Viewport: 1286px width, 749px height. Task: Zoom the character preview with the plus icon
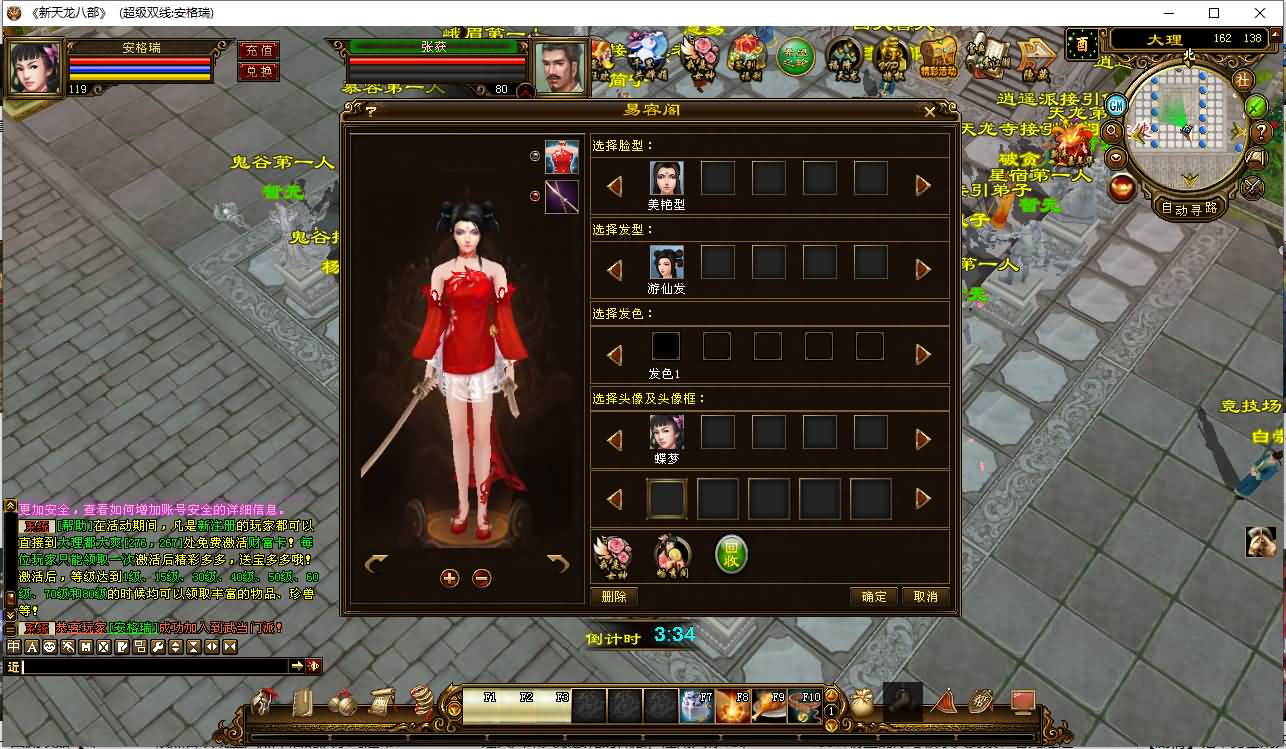[x=450, y=577]
